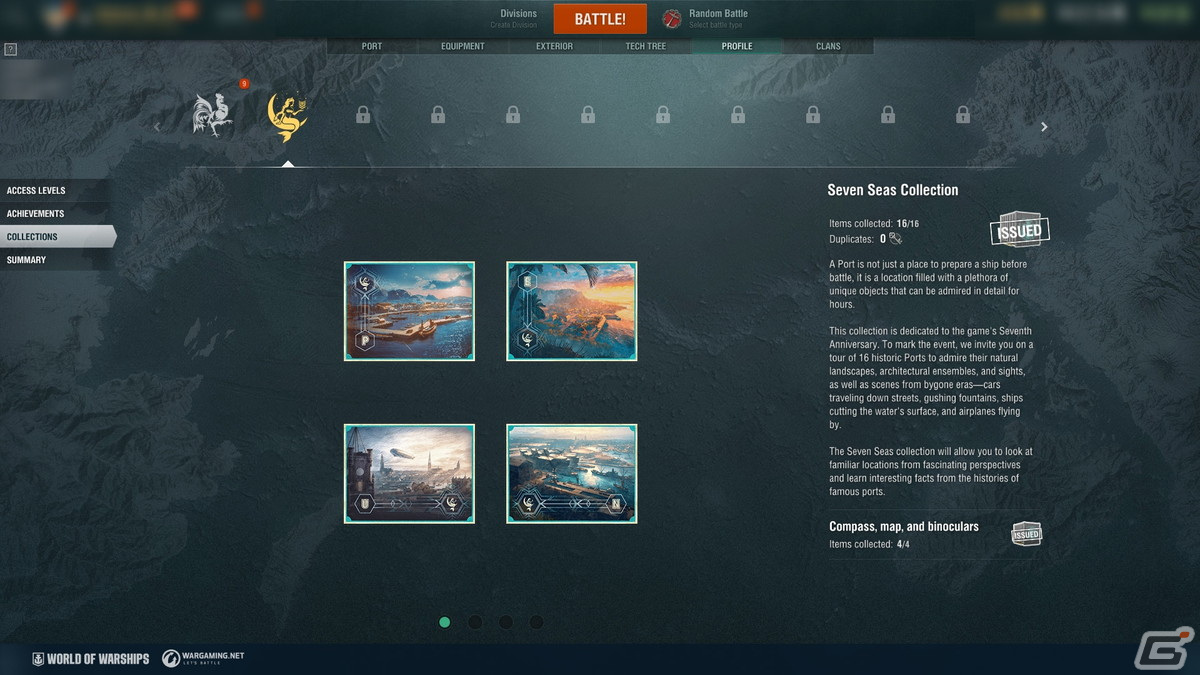Select the Profile tab

pyautogui.click(x=737, y=46)
